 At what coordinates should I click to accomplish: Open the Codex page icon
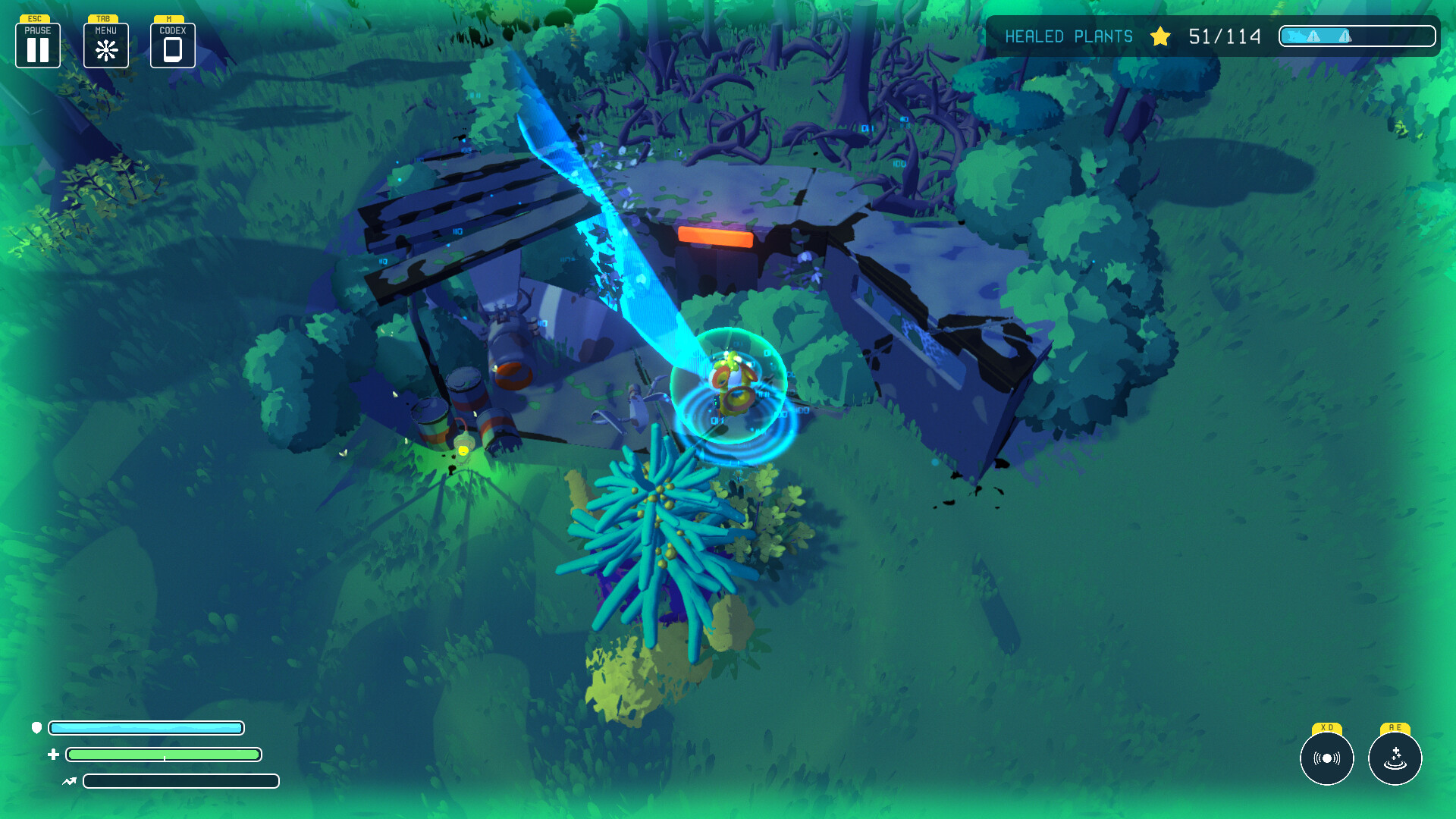172,49
